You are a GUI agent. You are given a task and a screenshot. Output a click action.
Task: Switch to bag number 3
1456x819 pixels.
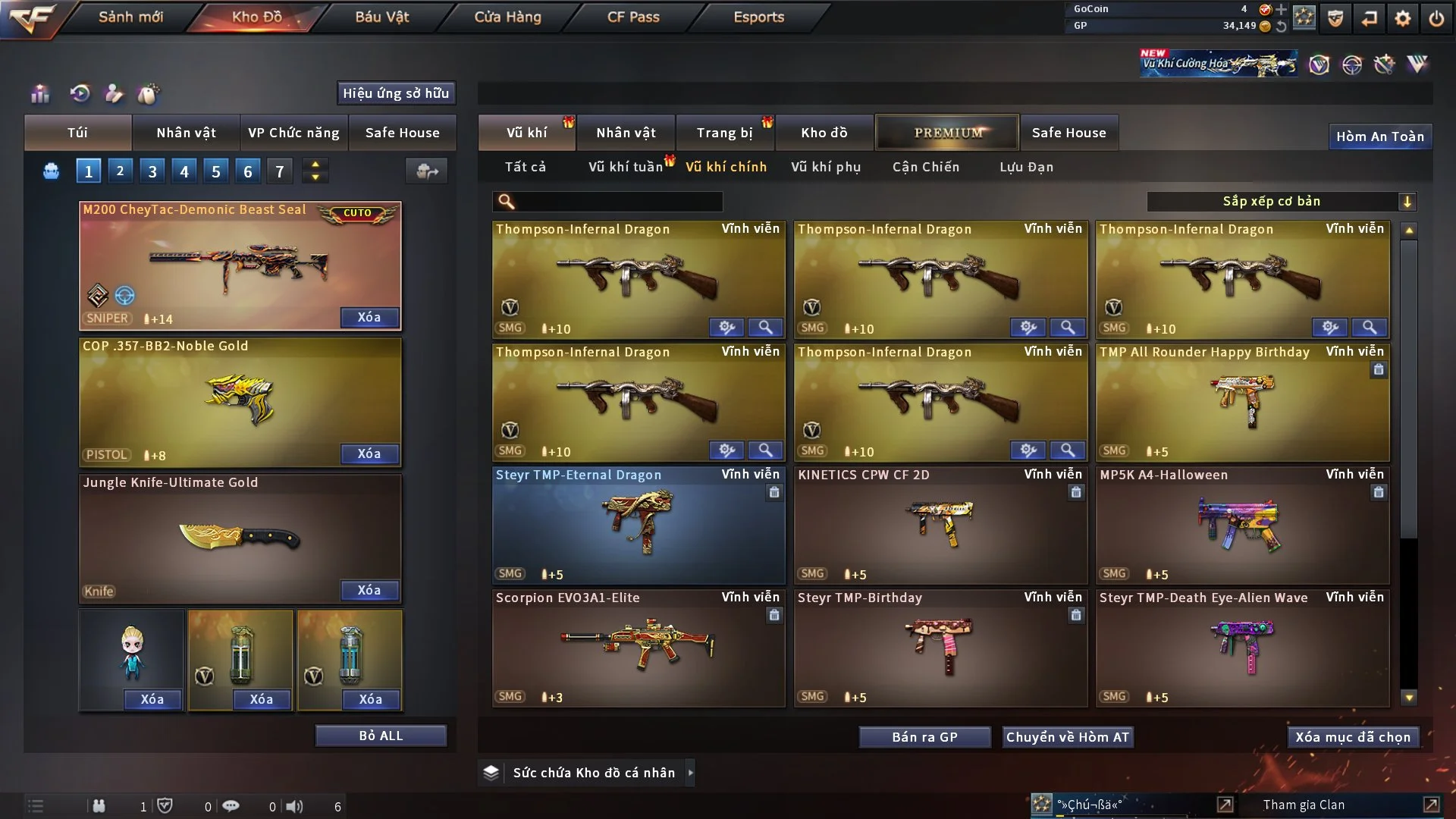pos(152,171)
